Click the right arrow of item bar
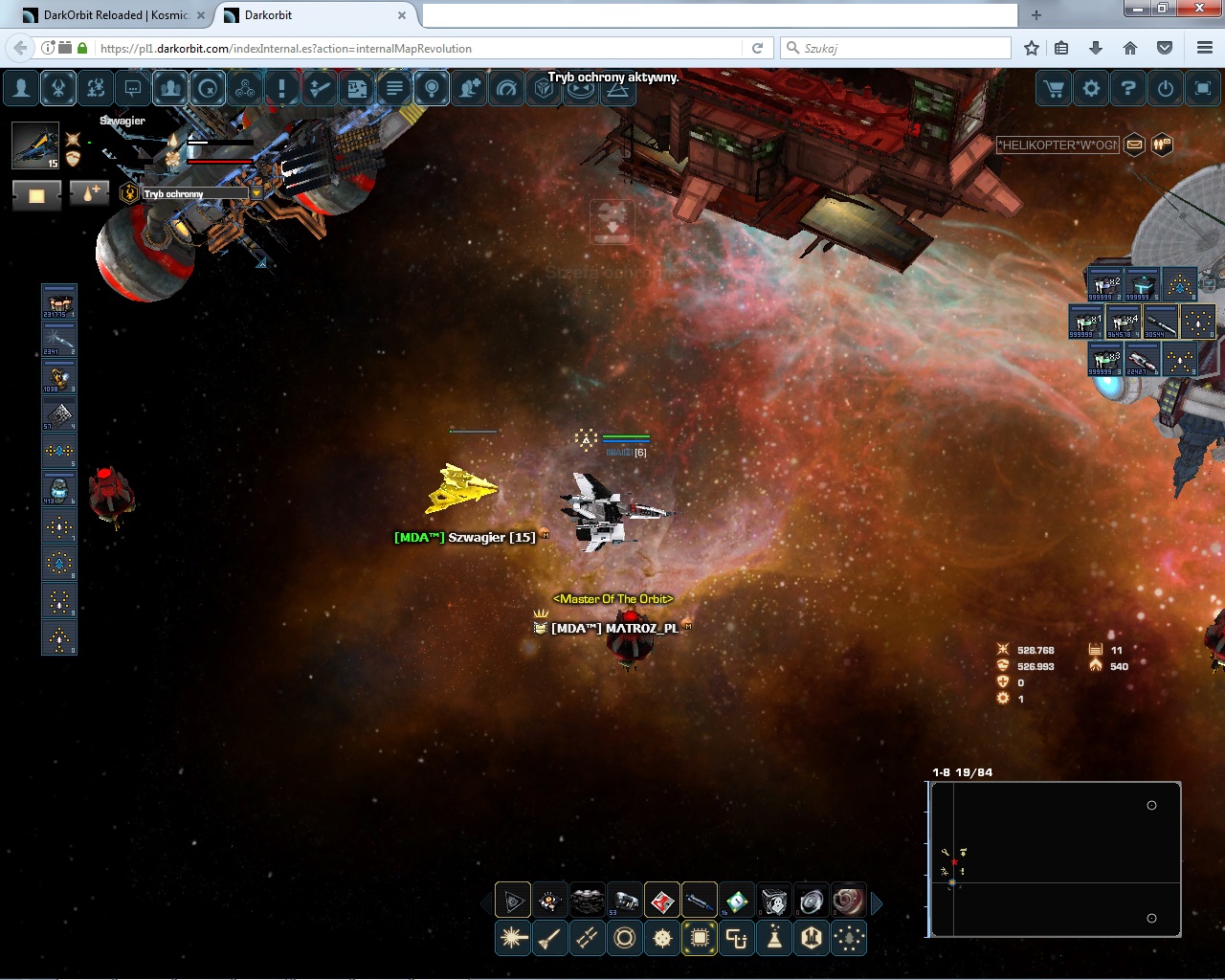 [x=877, y=902]
